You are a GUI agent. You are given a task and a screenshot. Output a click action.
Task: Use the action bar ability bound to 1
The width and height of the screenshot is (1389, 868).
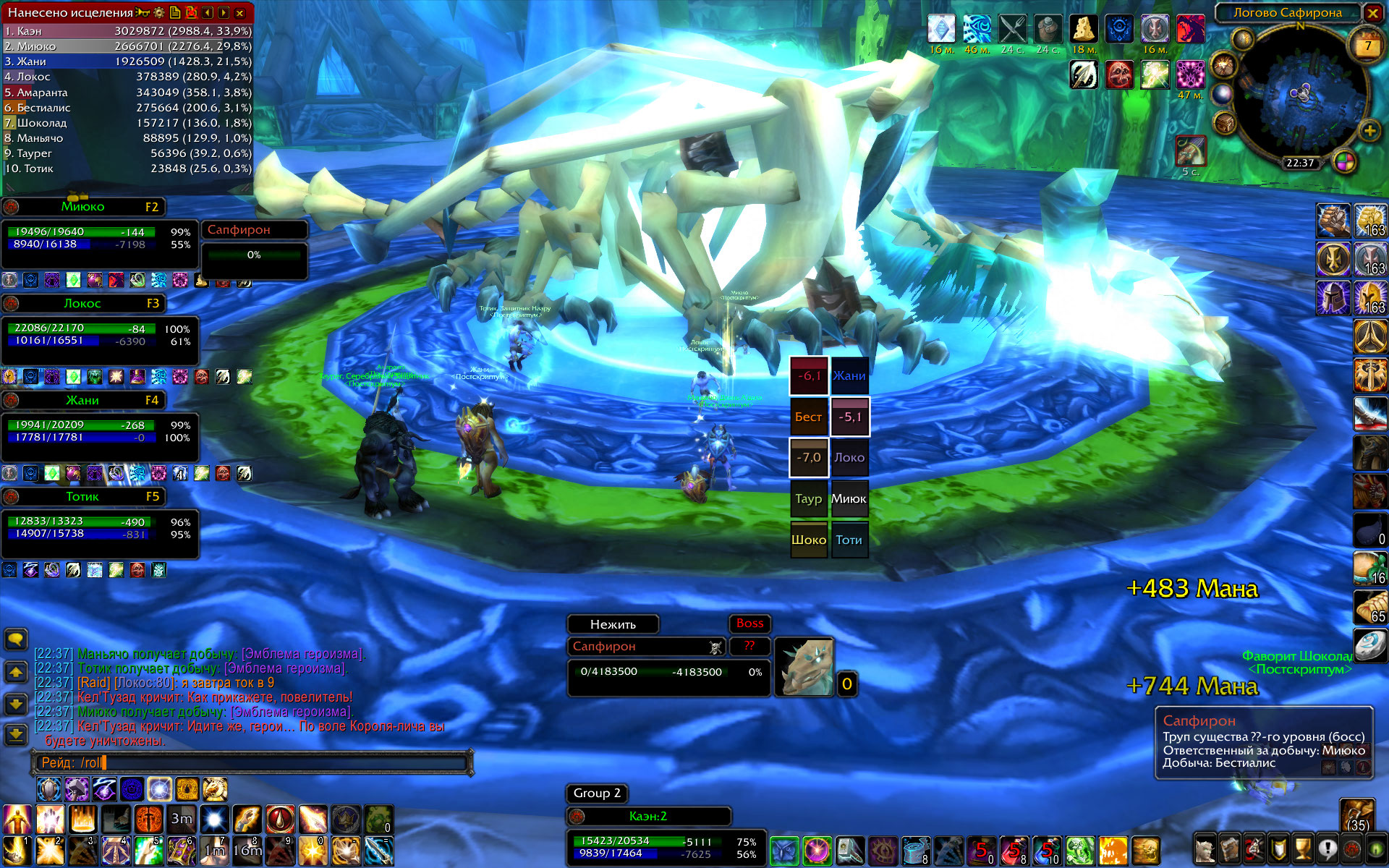coord(17,851)
